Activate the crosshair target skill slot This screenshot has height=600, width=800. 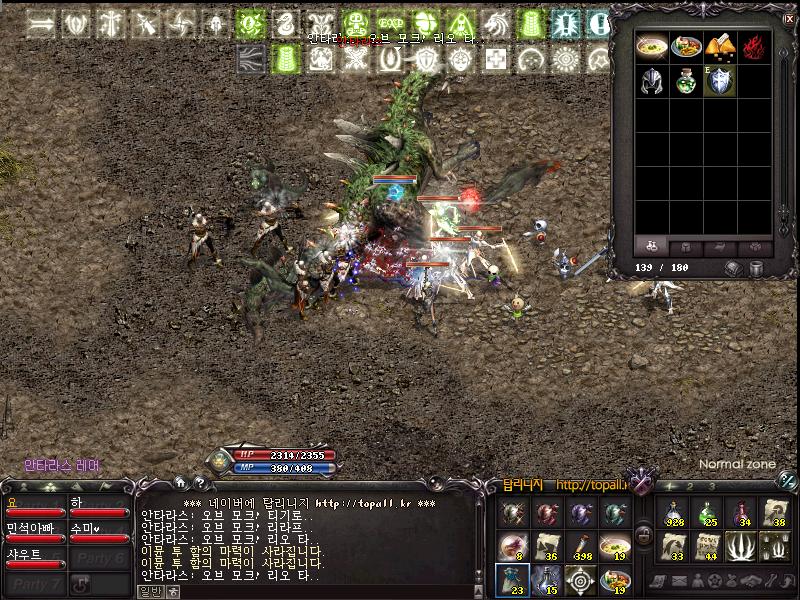click(580, 579)
